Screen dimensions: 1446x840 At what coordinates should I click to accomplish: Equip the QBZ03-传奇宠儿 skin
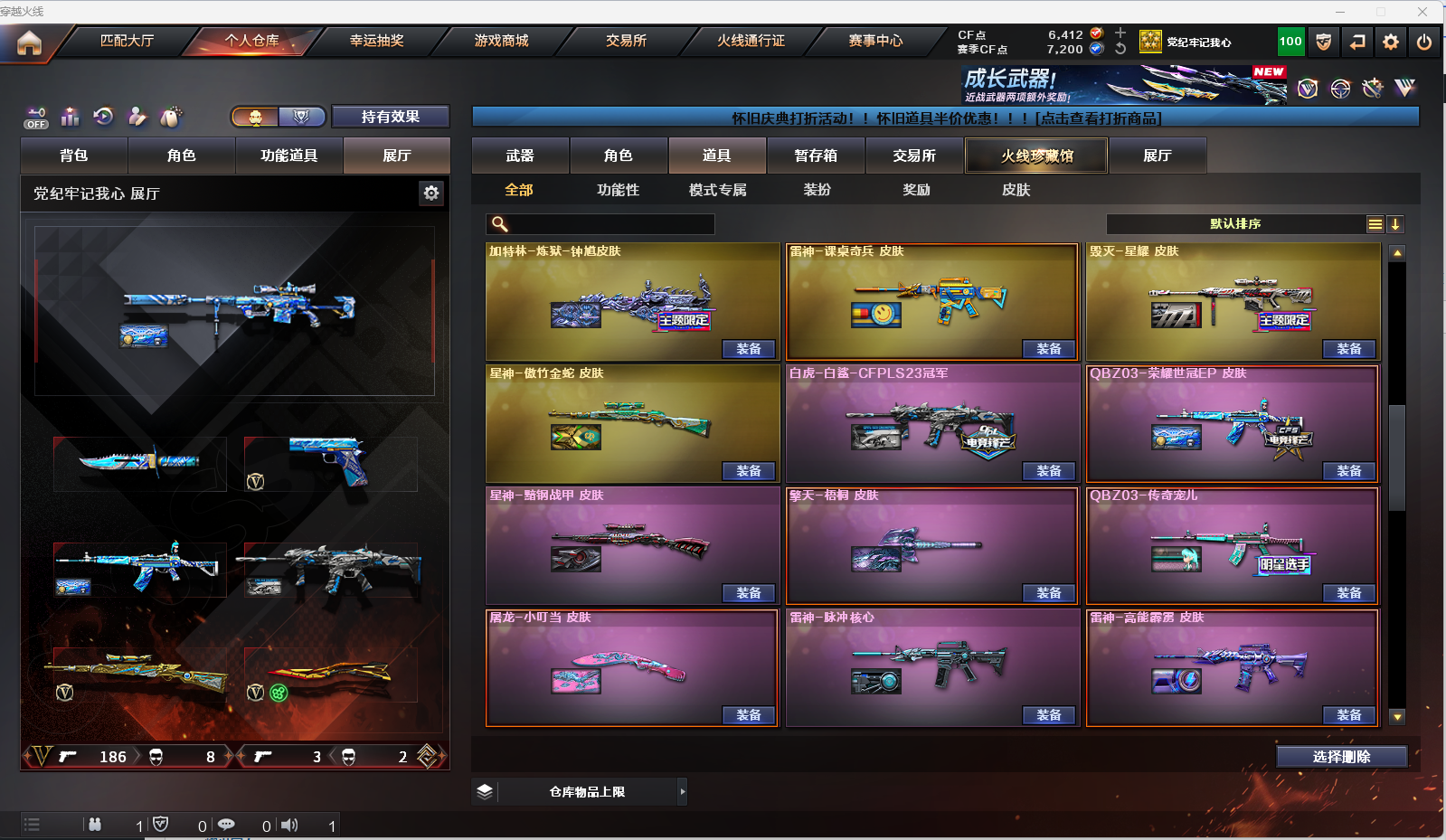[x=1349, y=593]
